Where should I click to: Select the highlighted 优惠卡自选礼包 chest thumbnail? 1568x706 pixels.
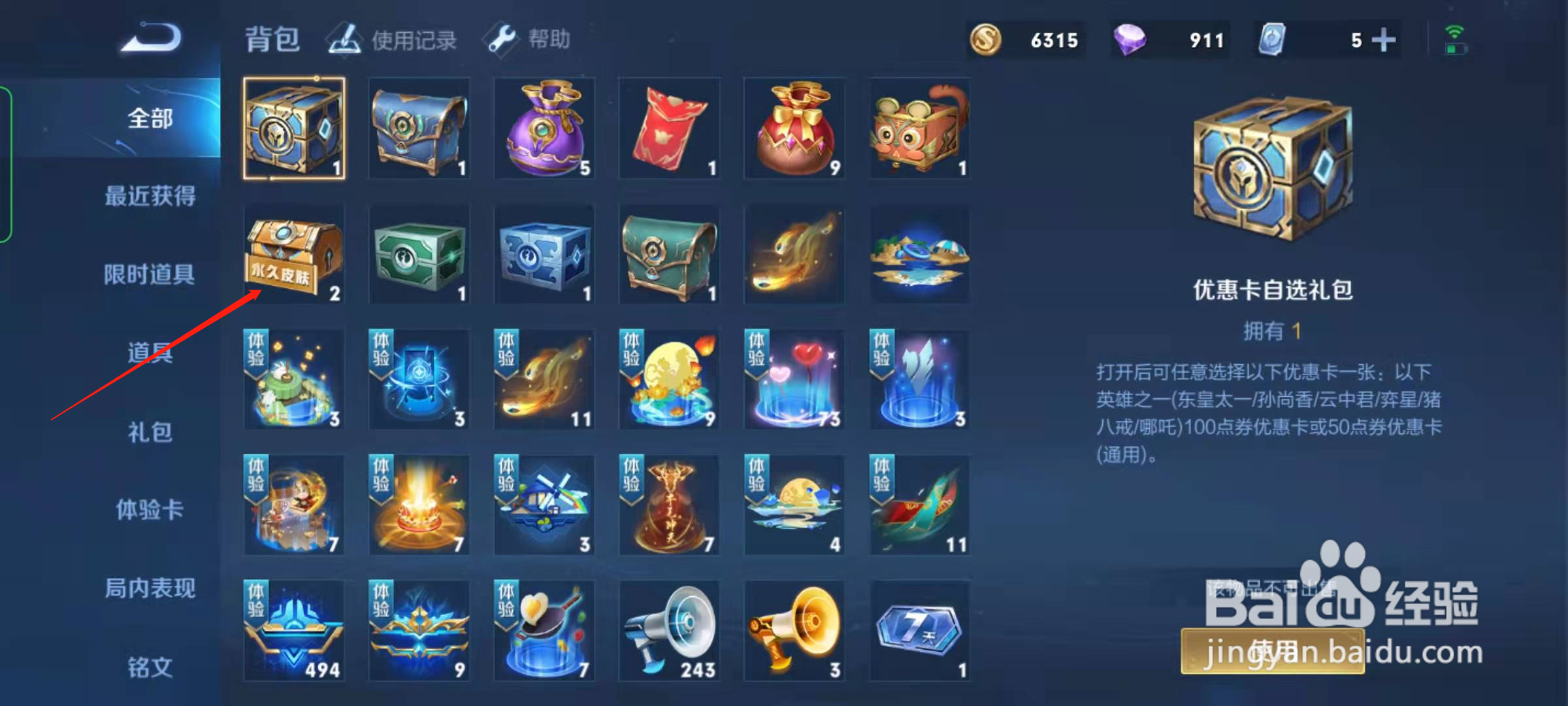pyautogui.click(x=293, y=127)
